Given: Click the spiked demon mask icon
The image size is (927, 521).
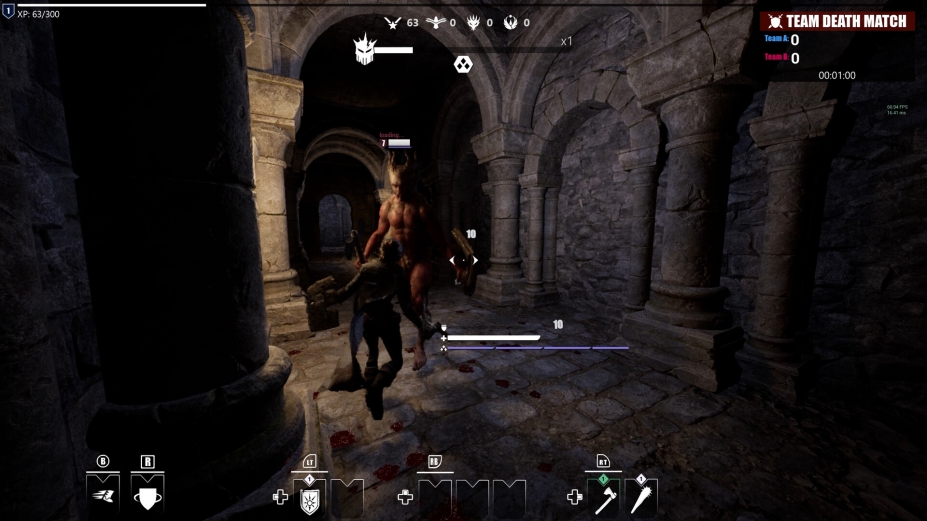Looking at the screenshot, I should pyautogui.click(x=364, y=50).
